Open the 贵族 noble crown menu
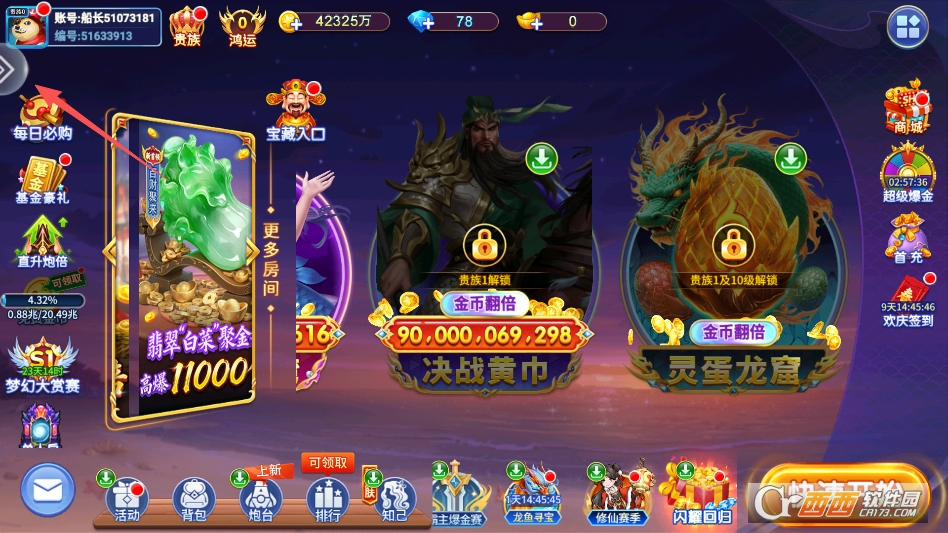The image size is (948, 533). [x=187, y=26]
